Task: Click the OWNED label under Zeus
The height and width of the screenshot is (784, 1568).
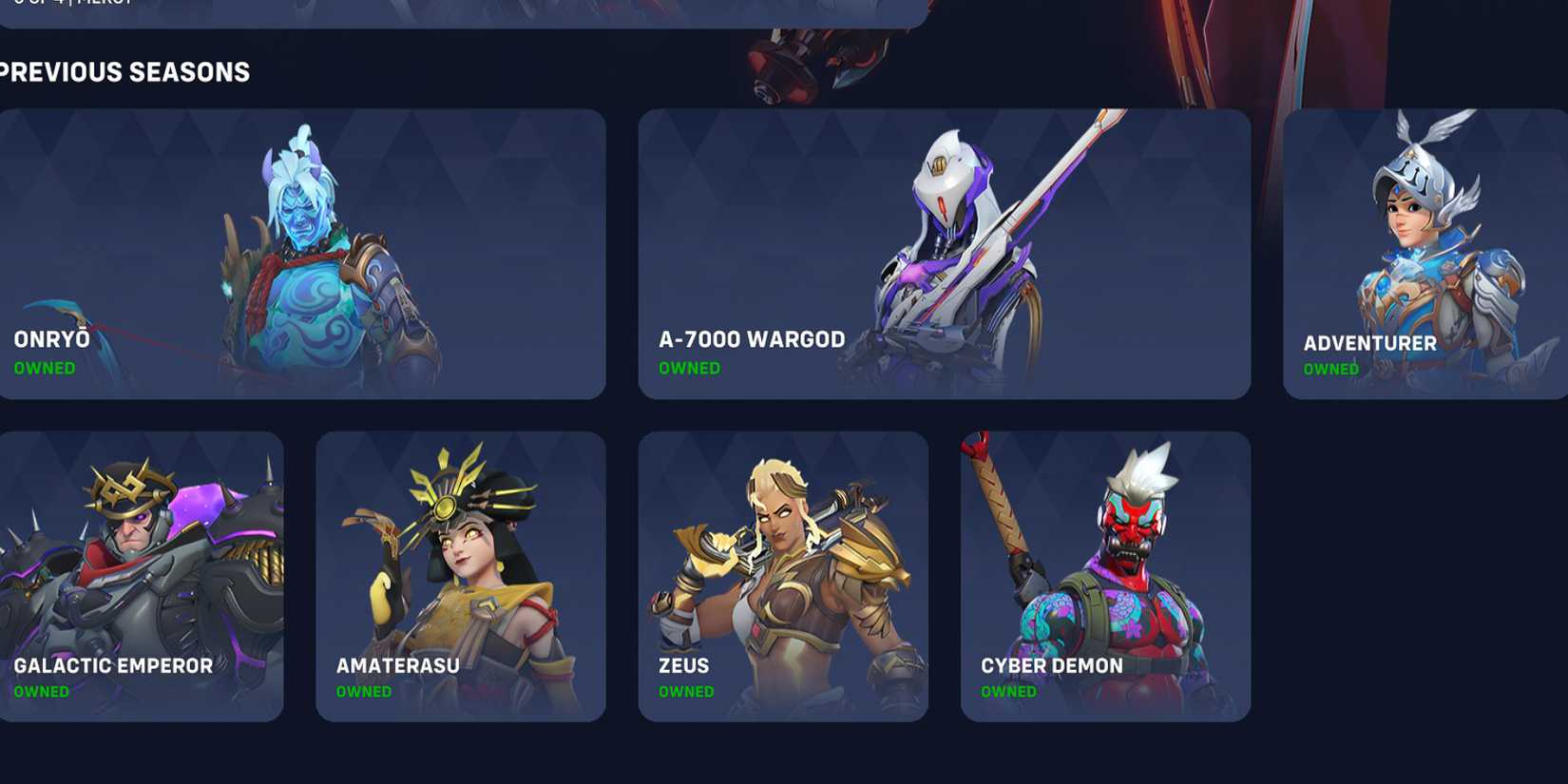Action: click(x=686, y=692)
